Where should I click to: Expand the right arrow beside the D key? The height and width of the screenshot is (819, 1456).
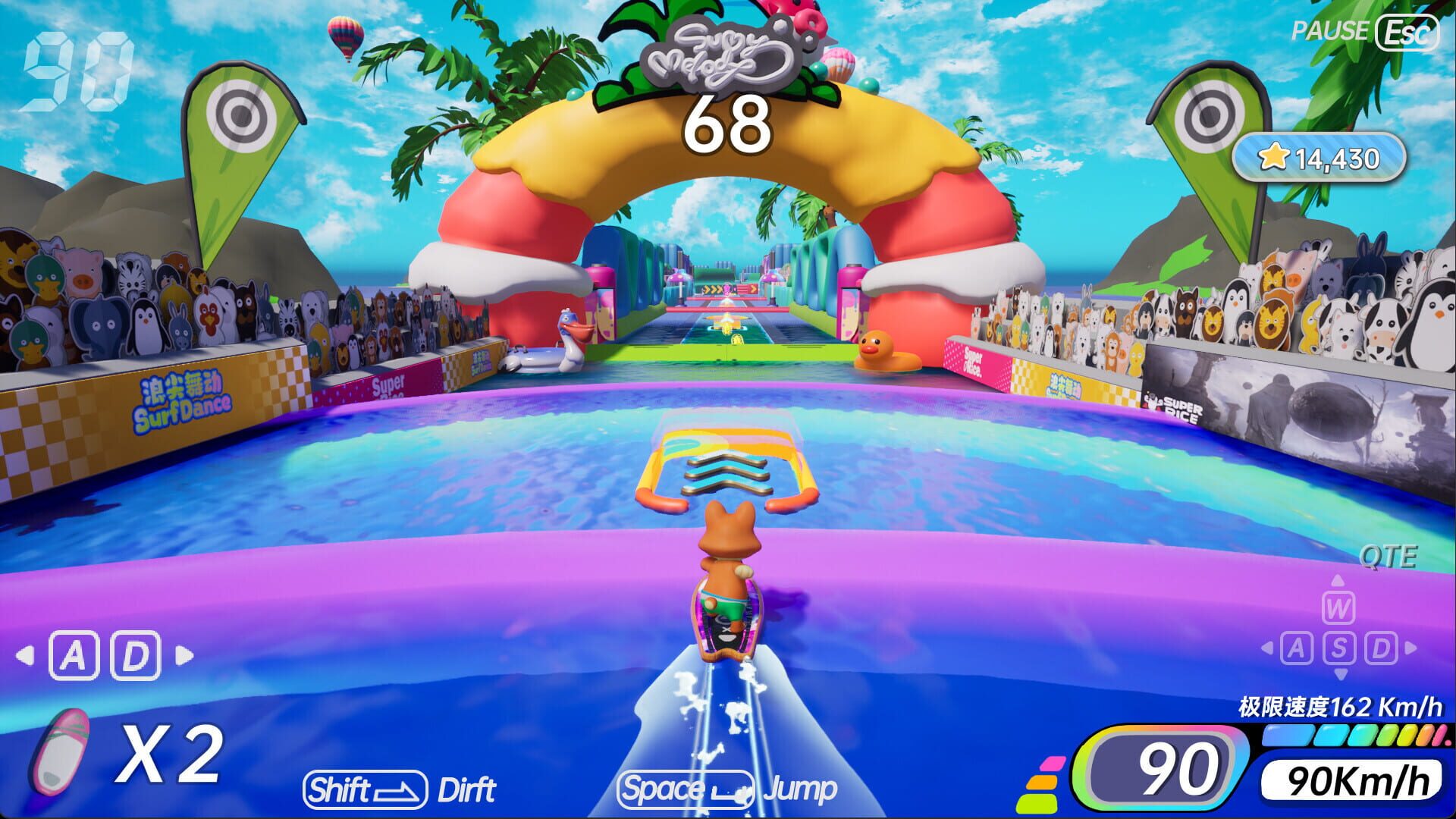[1412, 648]
